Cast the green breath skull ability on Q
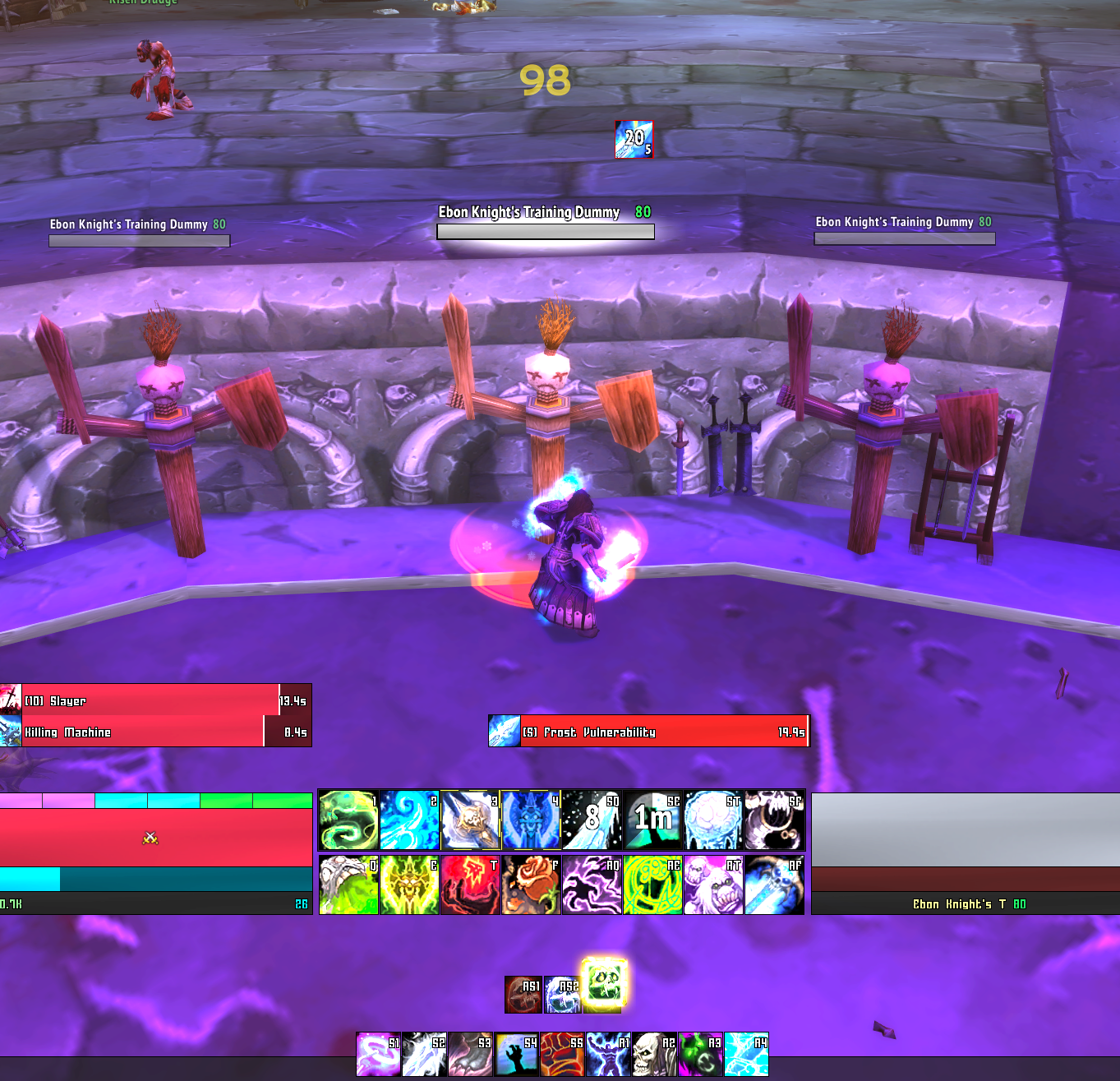 [348, 885]
